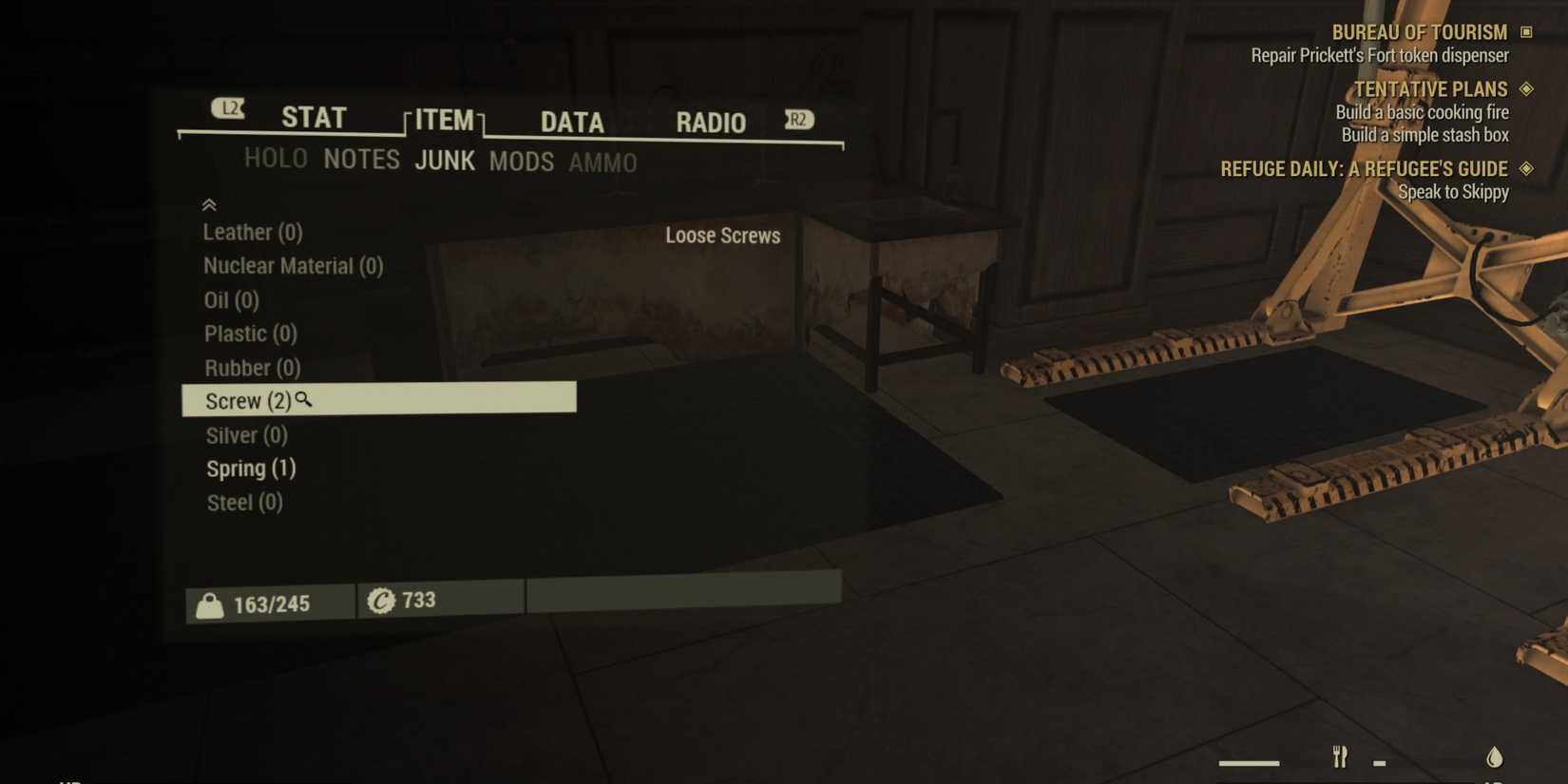Select the Loose Screws item
Screen dimensions: 1568x784
tap(723, 236)
